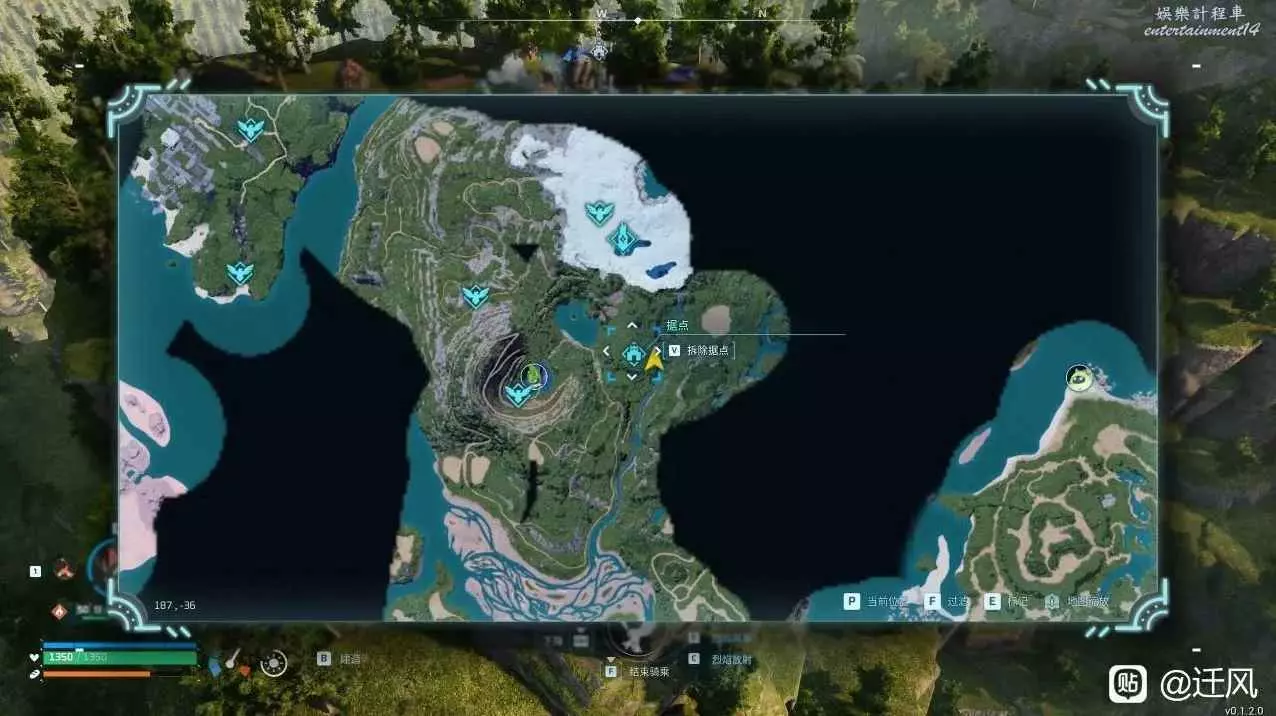Select the boss marker on the eastern coast

(x=1078, y=377)
